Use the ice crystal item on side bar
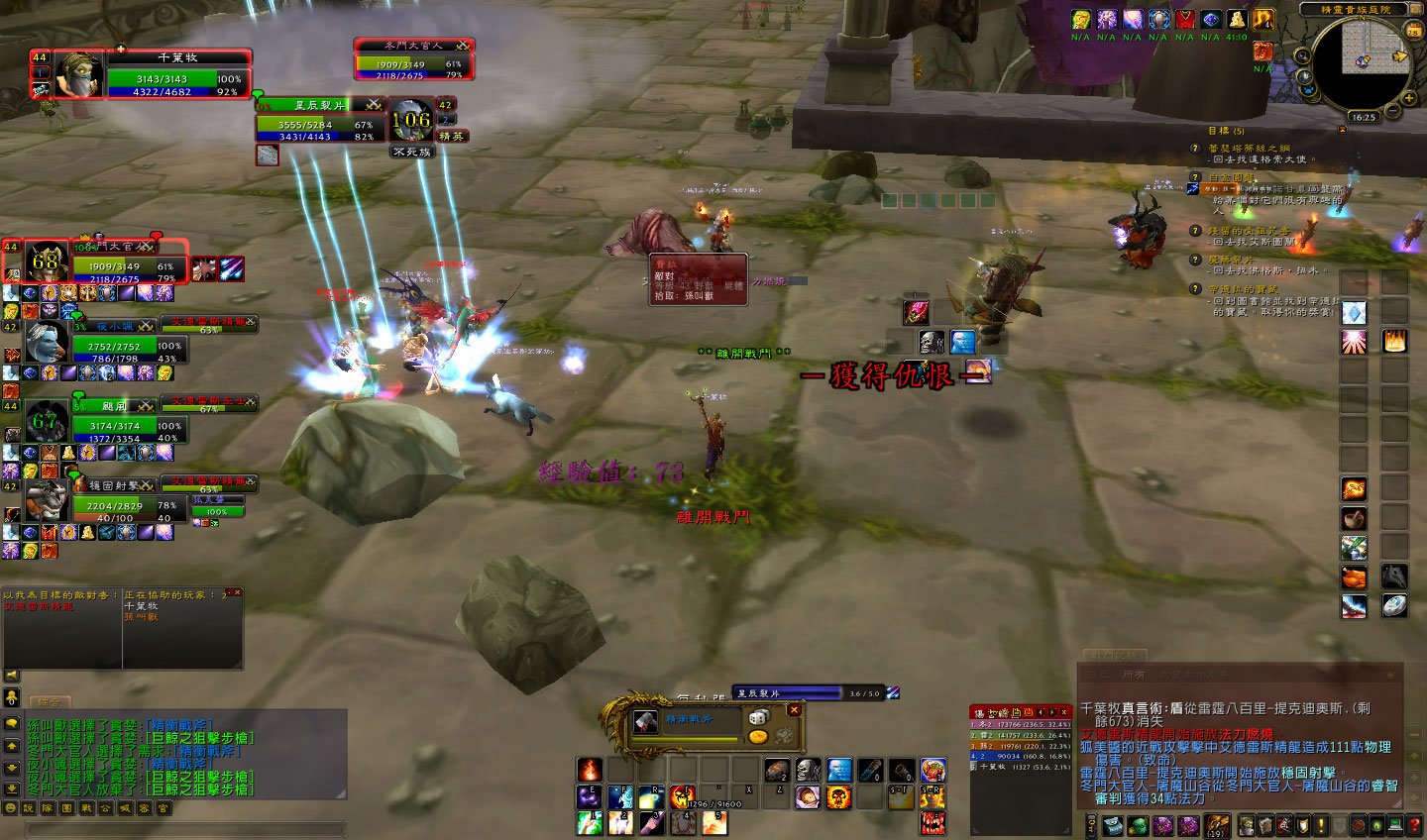 point(1354,313)
